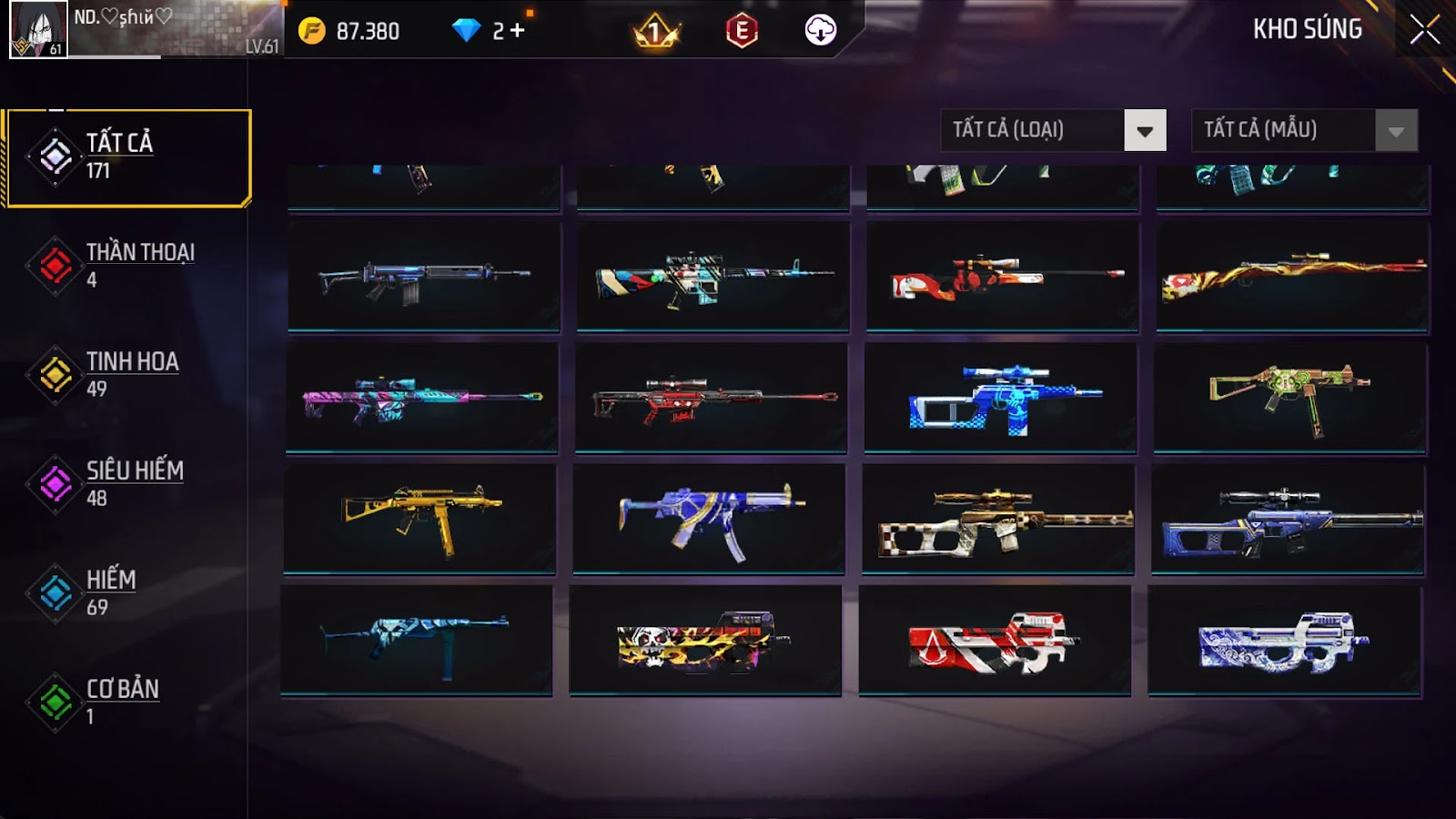Choose the skull and flames P90 skin
This screenshot has height=819, width=1456.
(705, 641)
